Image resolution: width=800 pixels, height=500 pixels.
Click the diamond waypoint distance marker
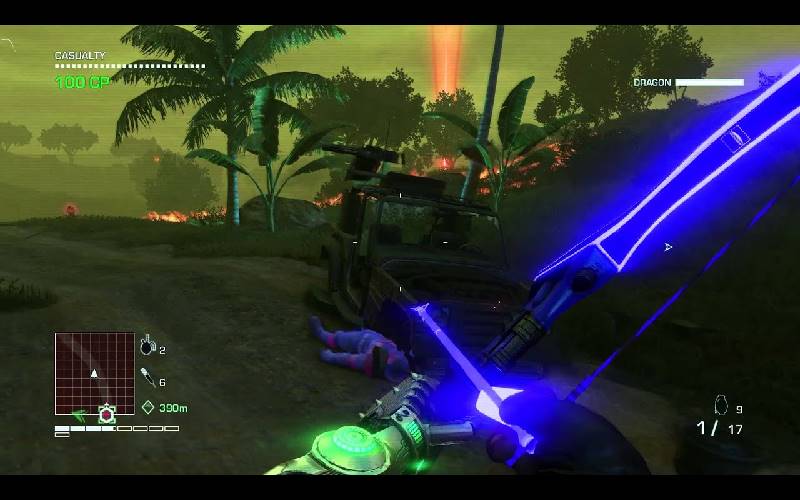148,407
